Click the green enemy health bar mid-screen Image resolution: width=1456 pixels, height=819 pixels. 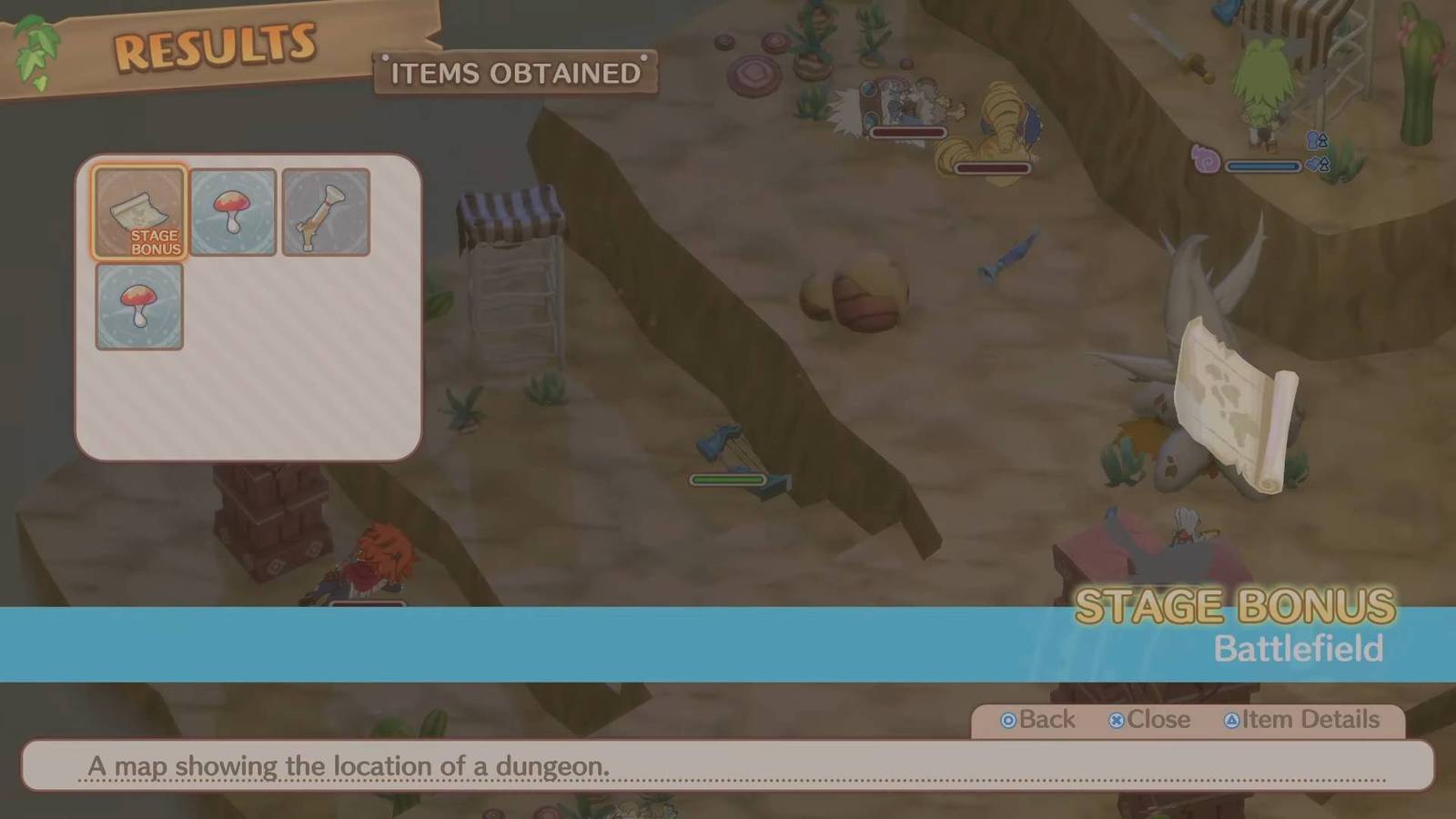[728, 480]
